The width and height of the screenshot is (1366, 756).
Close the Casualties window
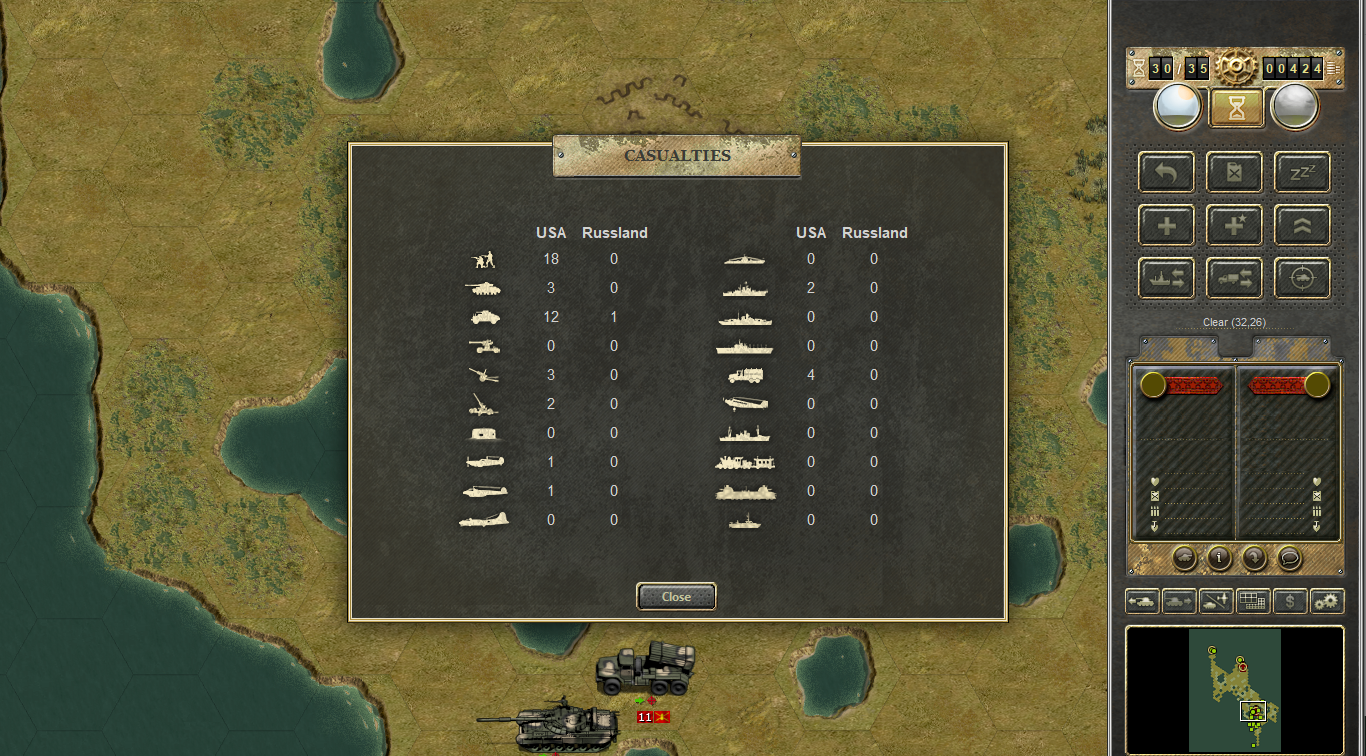tap(676, 596)
